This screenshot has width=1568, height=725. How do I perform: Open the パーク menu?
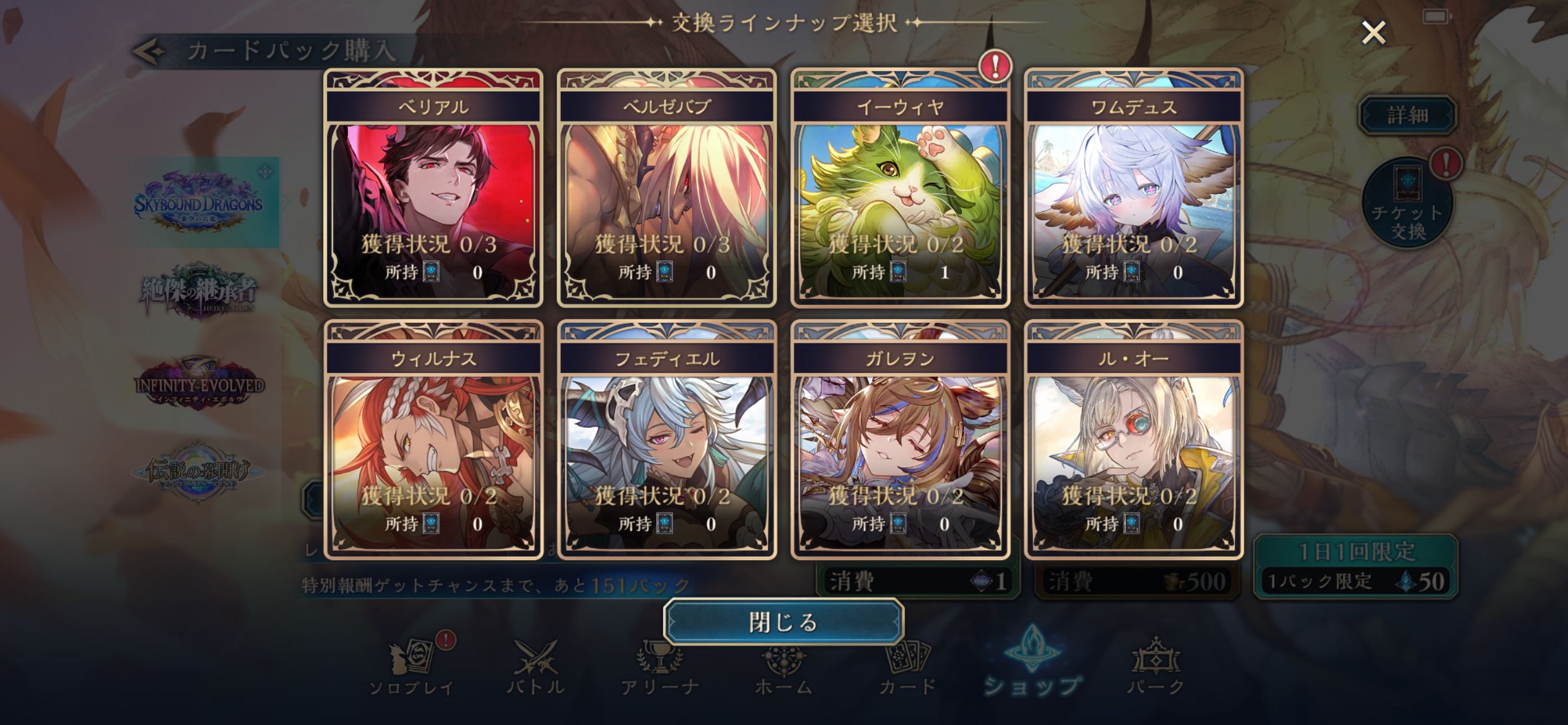1156,669
